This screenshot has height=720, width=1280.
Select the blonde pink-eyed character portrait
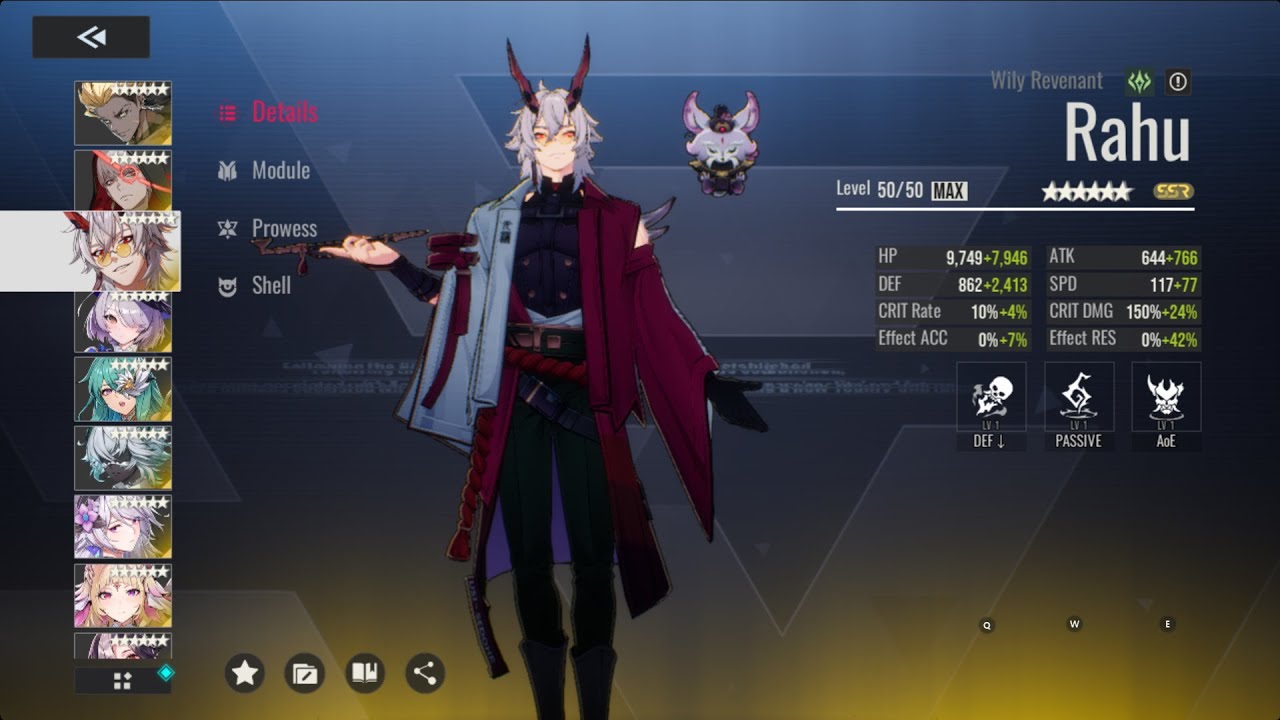123,596
